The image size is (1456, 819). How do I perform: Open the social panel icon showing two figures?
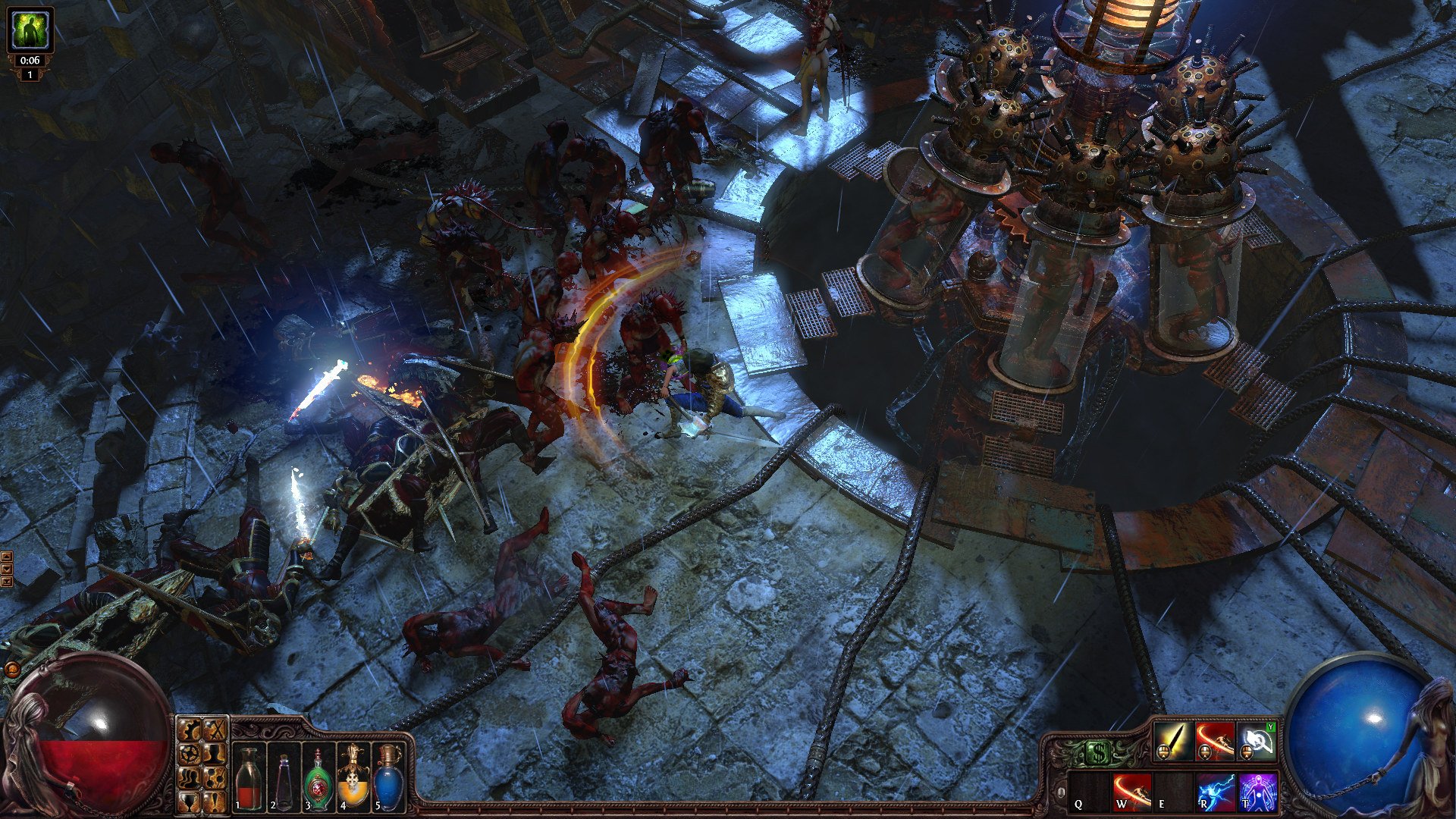187,779
